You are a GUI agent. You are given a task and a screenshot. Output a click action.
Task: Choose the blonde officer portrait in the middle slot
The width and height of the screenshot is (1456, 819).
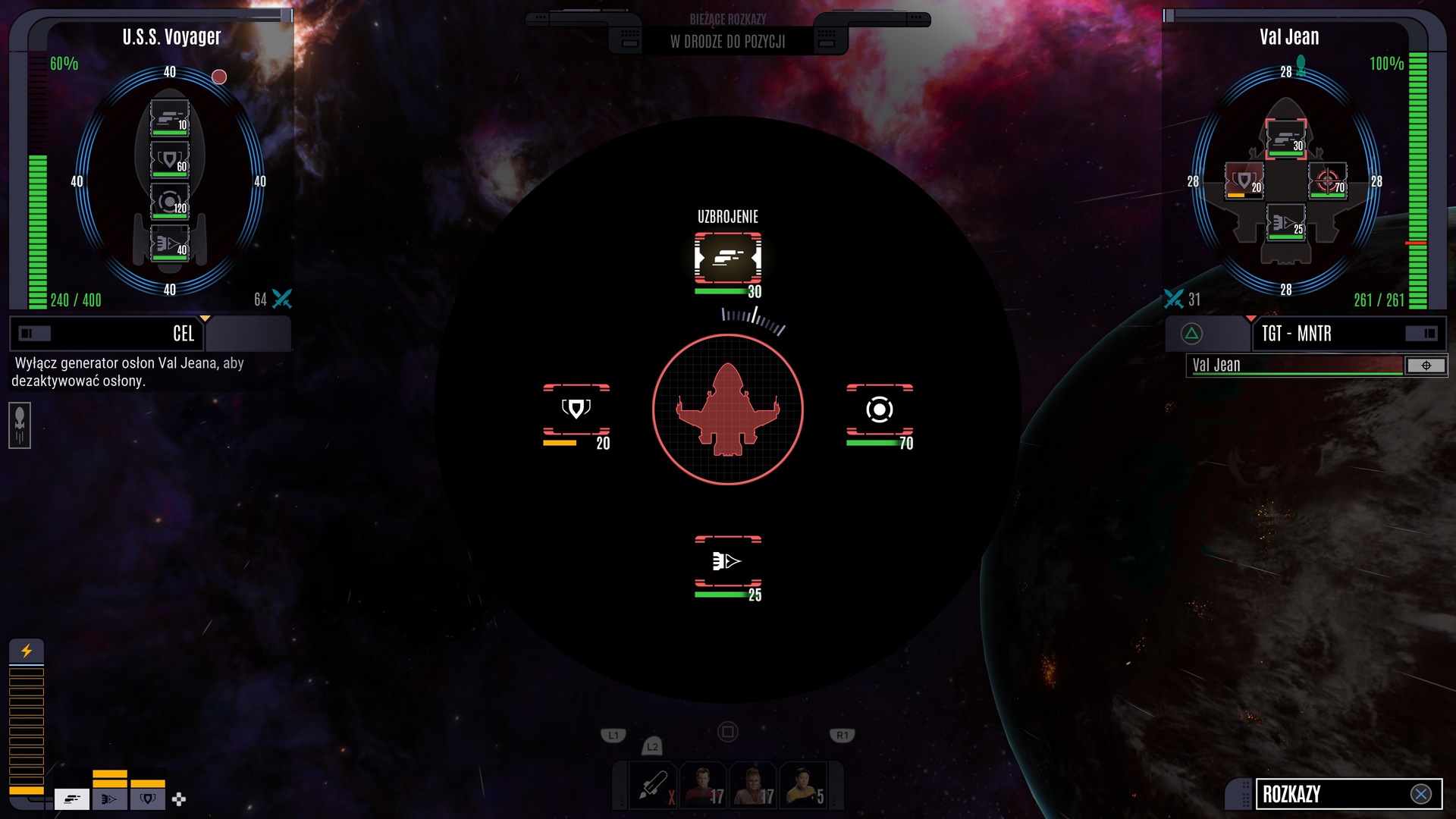click(753, 786)
